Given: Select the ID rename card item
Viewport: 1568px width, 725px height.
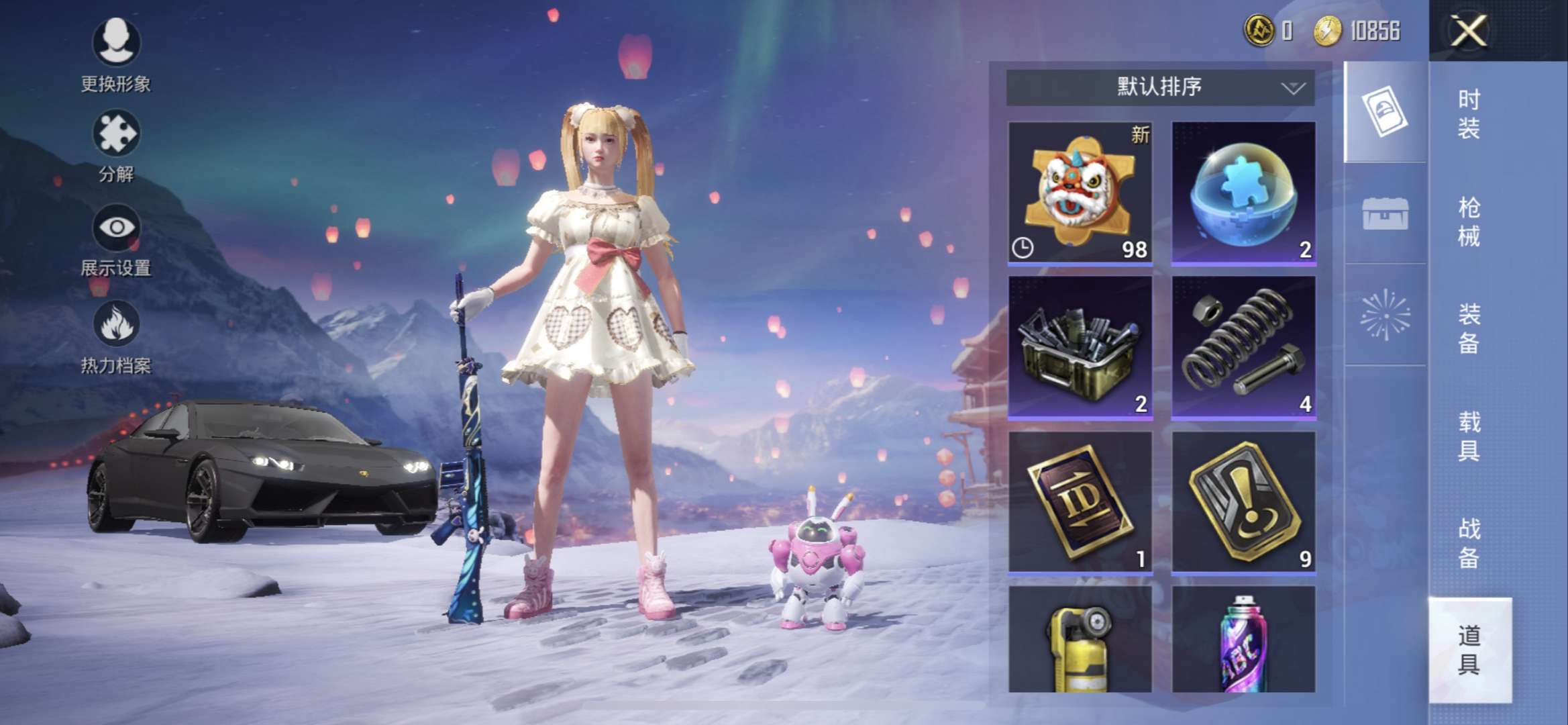Looking at the screenshot, I should 1080,502.
